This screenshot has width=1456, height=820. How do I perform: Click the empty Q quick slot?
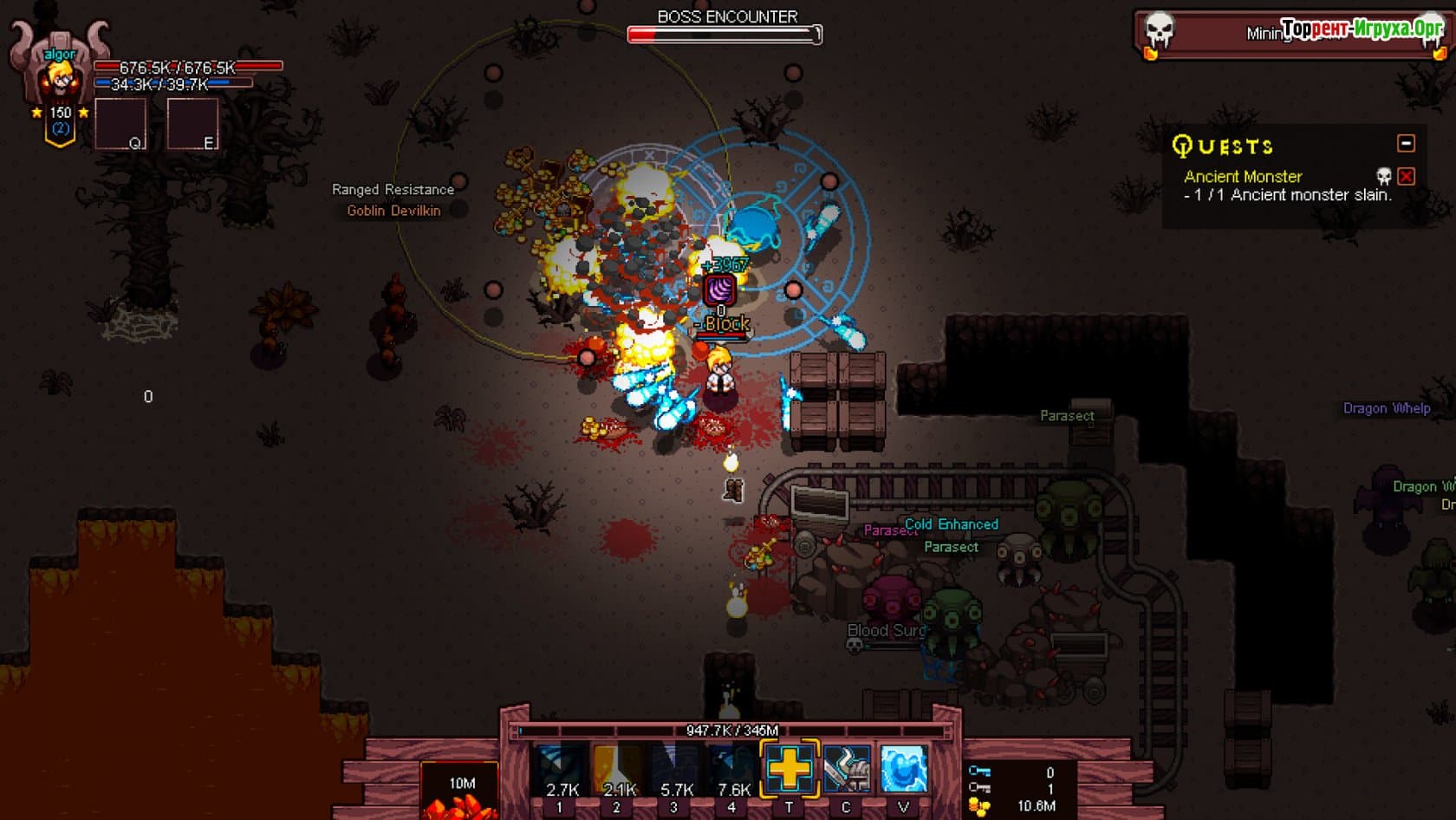pos(120,124)
